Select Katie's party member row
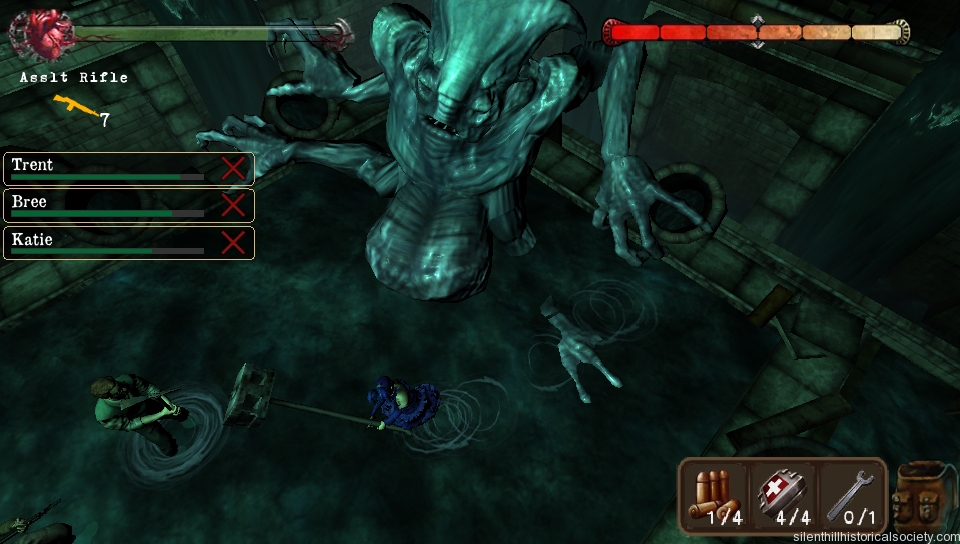This screenshot has width=960, height=544. [x=110, y=243]
